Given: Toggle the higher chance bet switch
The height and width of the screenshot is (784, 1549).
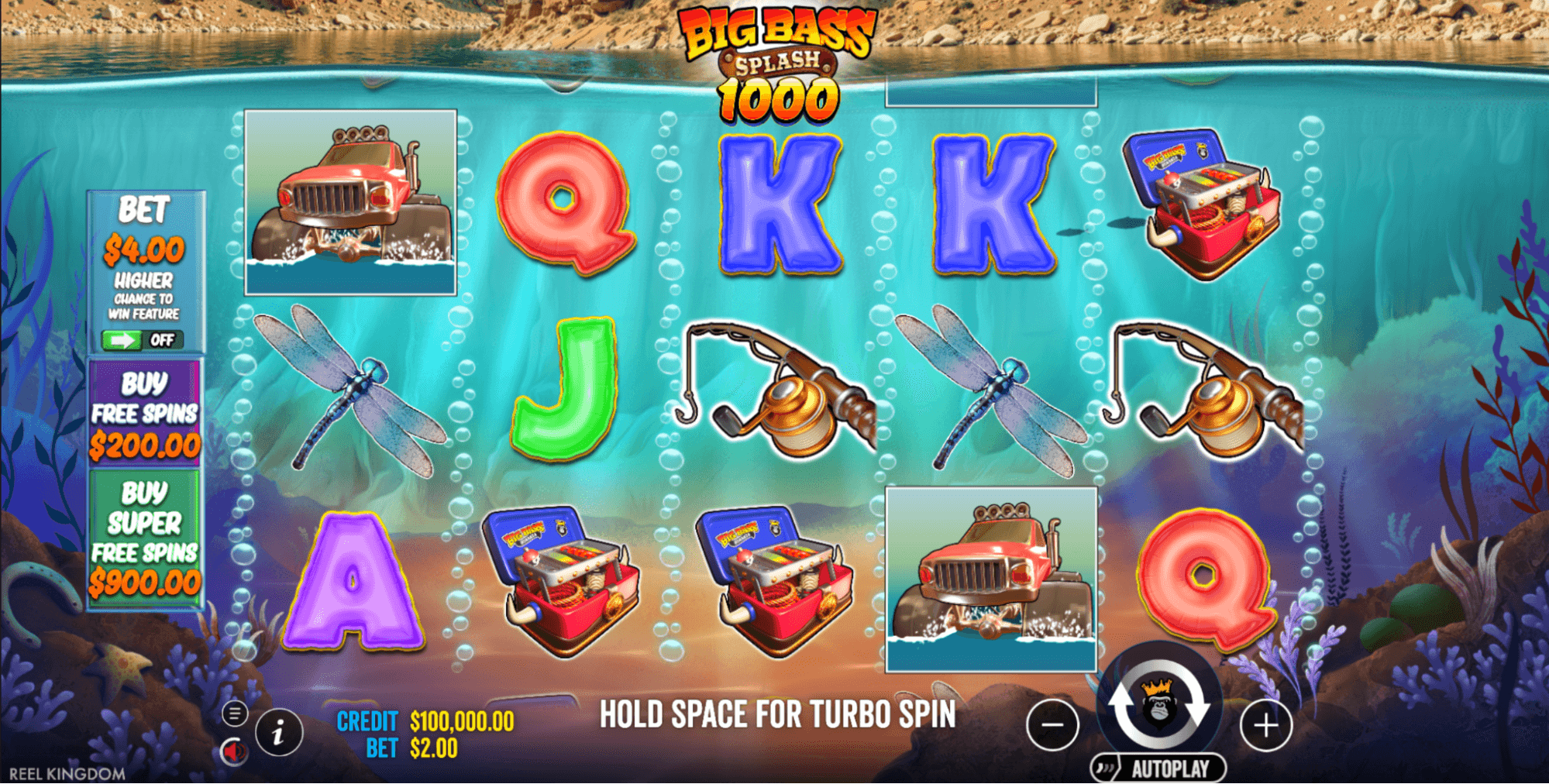Looking at the screenshot, I should pyautogui.click(x=143, y=340).
